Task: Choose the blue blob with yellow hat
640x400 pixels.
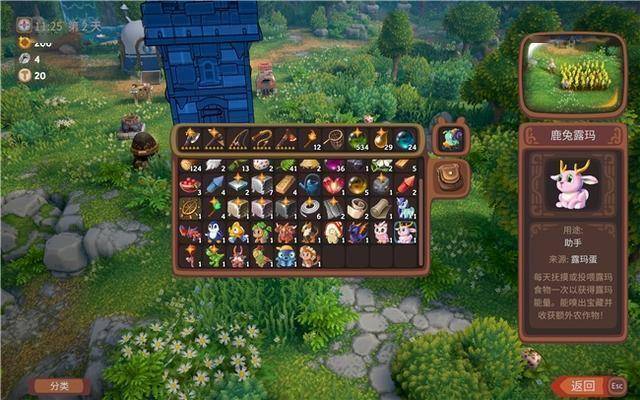Action: (285, 256)
